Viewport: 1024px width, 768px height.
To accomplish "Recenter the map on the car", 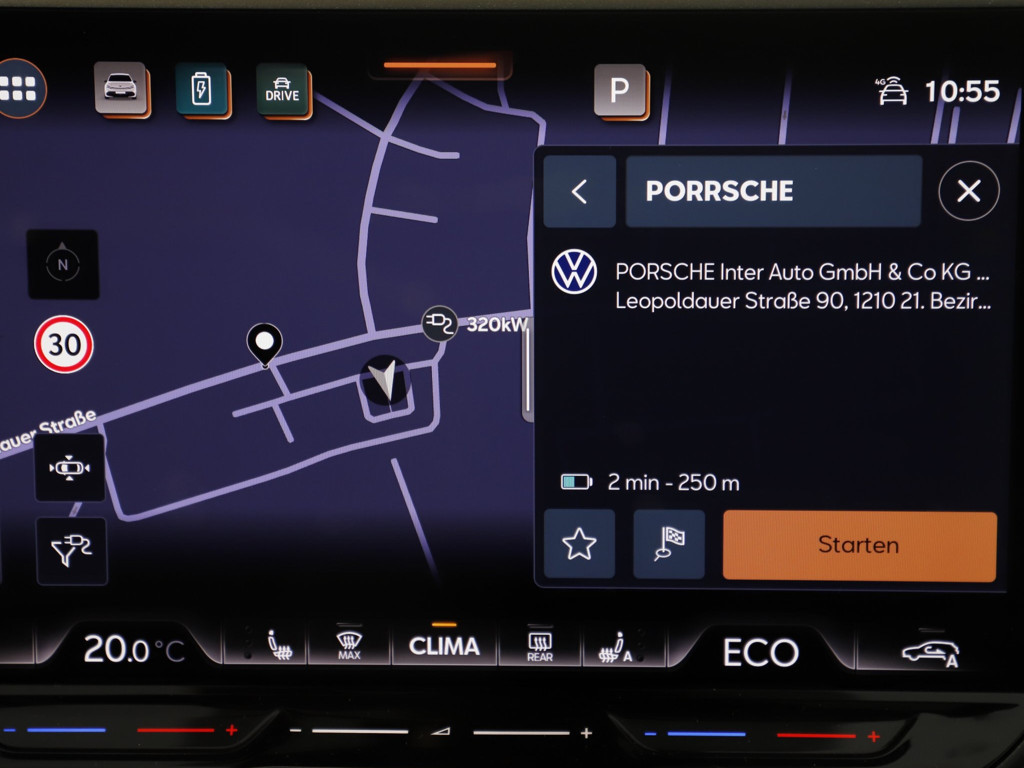I will pos(69,467).
